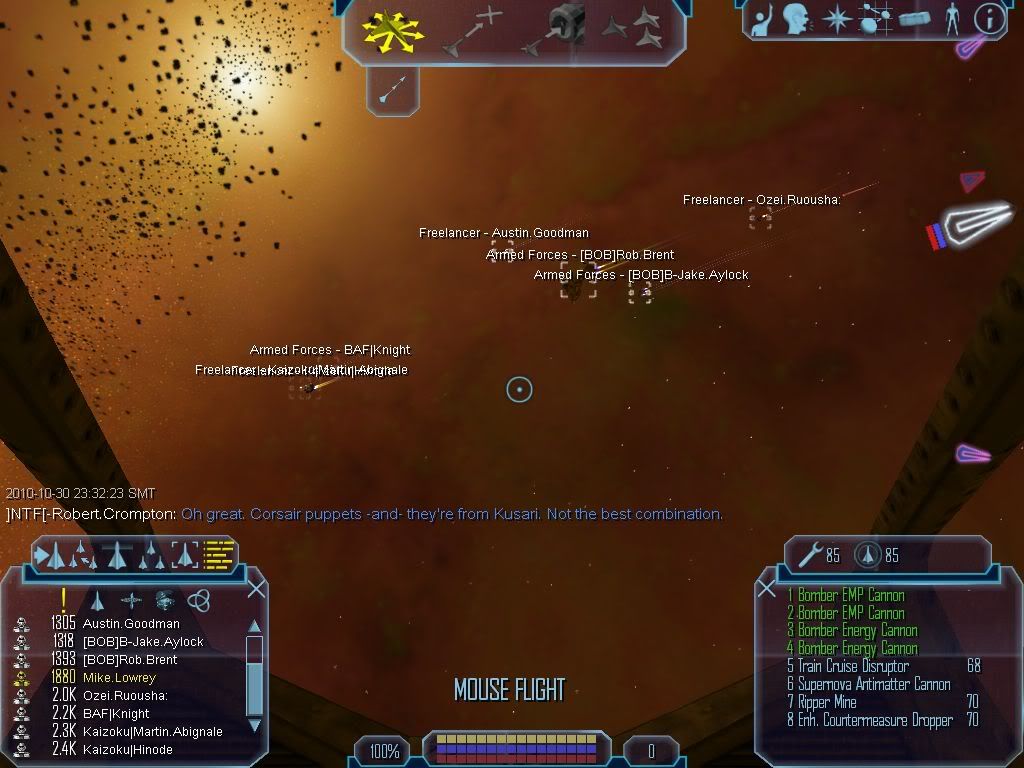Image resolution: width=1024 pixels, height=768 pixels.
Task: Switch contact list to the ships filter
Action: (x=97, y=601)
